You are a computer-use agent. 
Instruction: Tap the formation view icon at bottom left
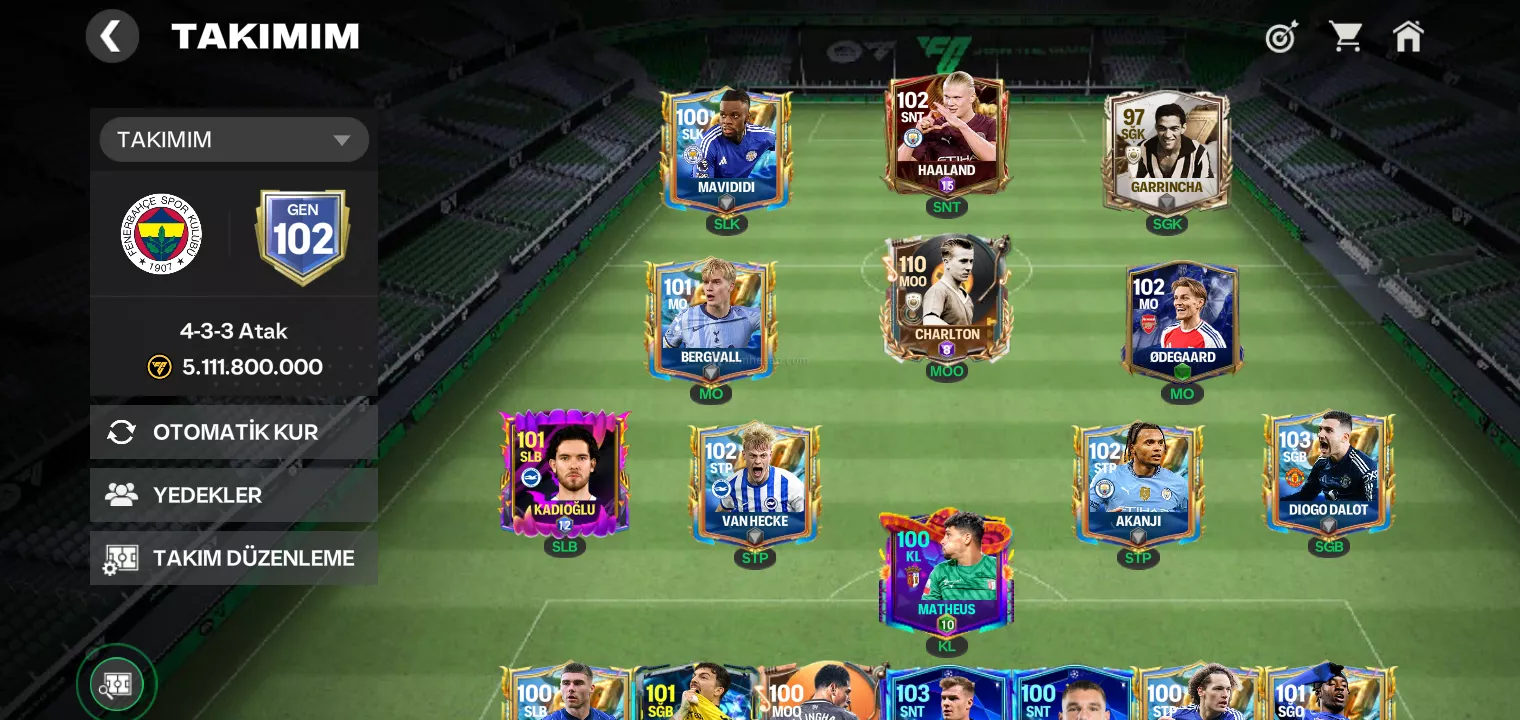117,685
